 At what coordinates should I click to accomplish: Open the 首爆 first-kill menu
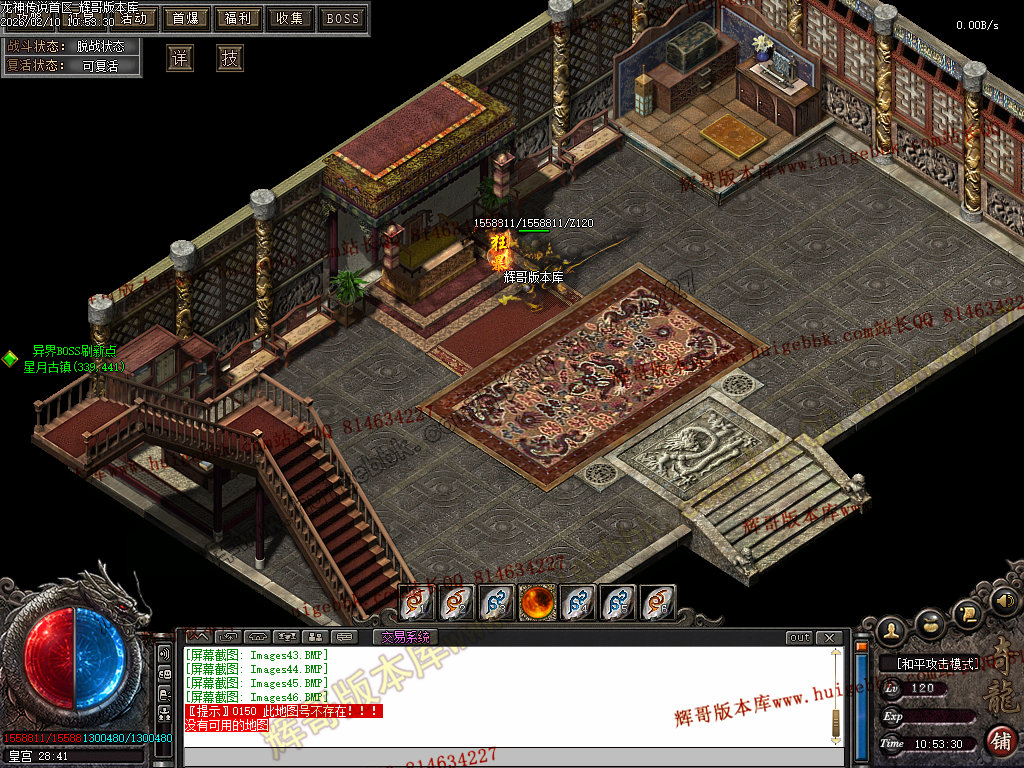pos(185,18)
